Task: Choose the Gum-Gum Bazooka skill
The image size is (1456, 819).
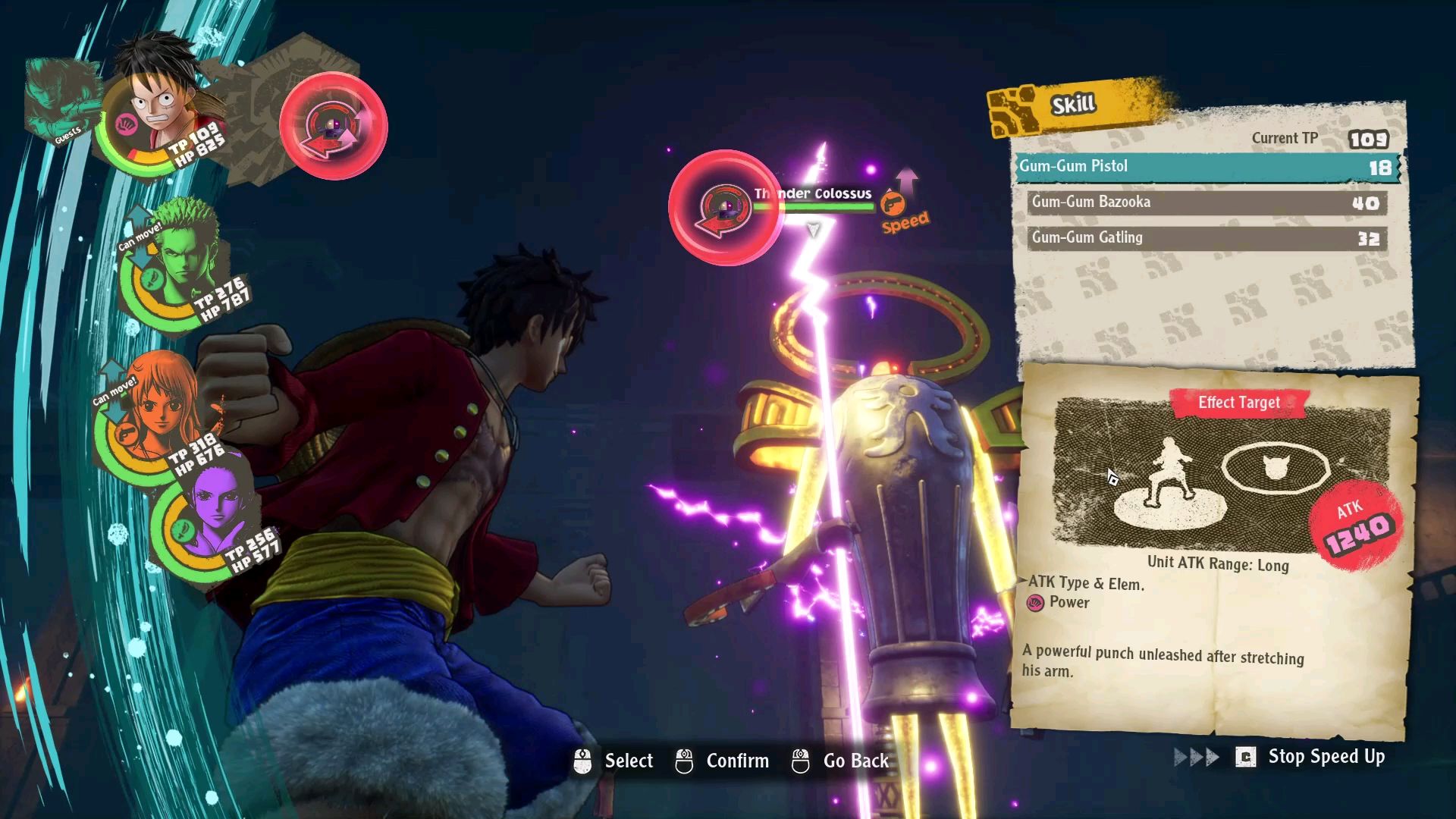Action: [1206, 202]
